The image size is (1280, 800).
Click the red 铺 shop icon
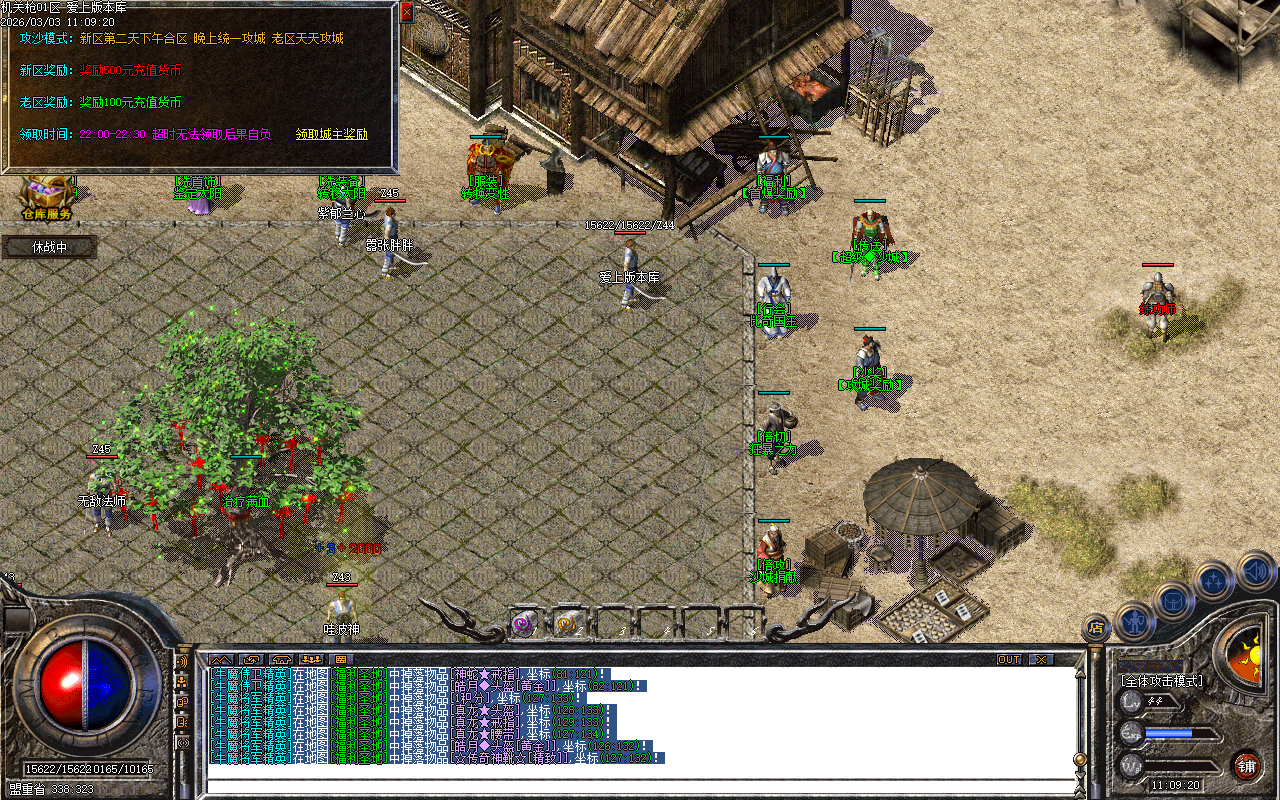(1250, 765)
